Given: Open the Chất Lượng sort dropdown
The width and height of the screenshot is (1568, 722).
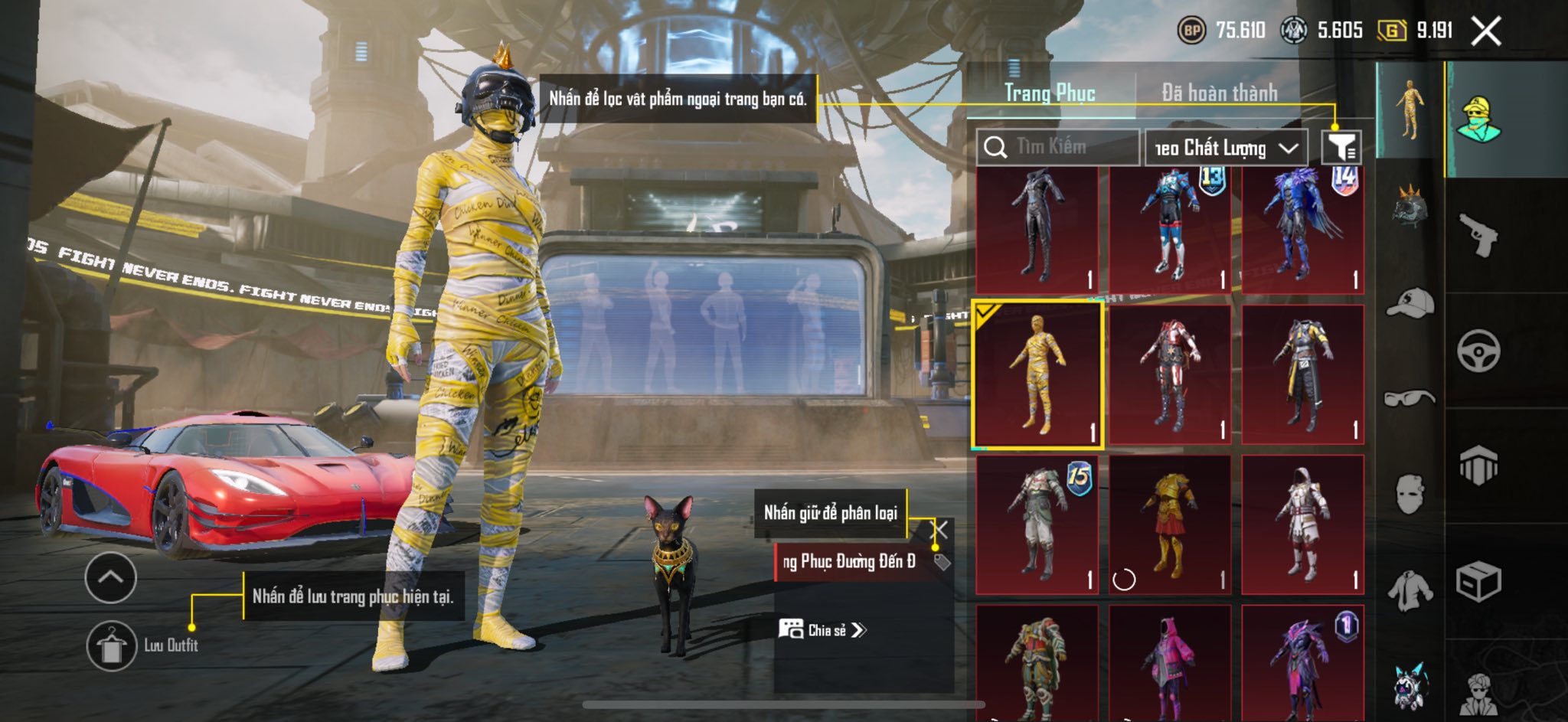Looking at the screenshot, I should [x=1226, y=148].
